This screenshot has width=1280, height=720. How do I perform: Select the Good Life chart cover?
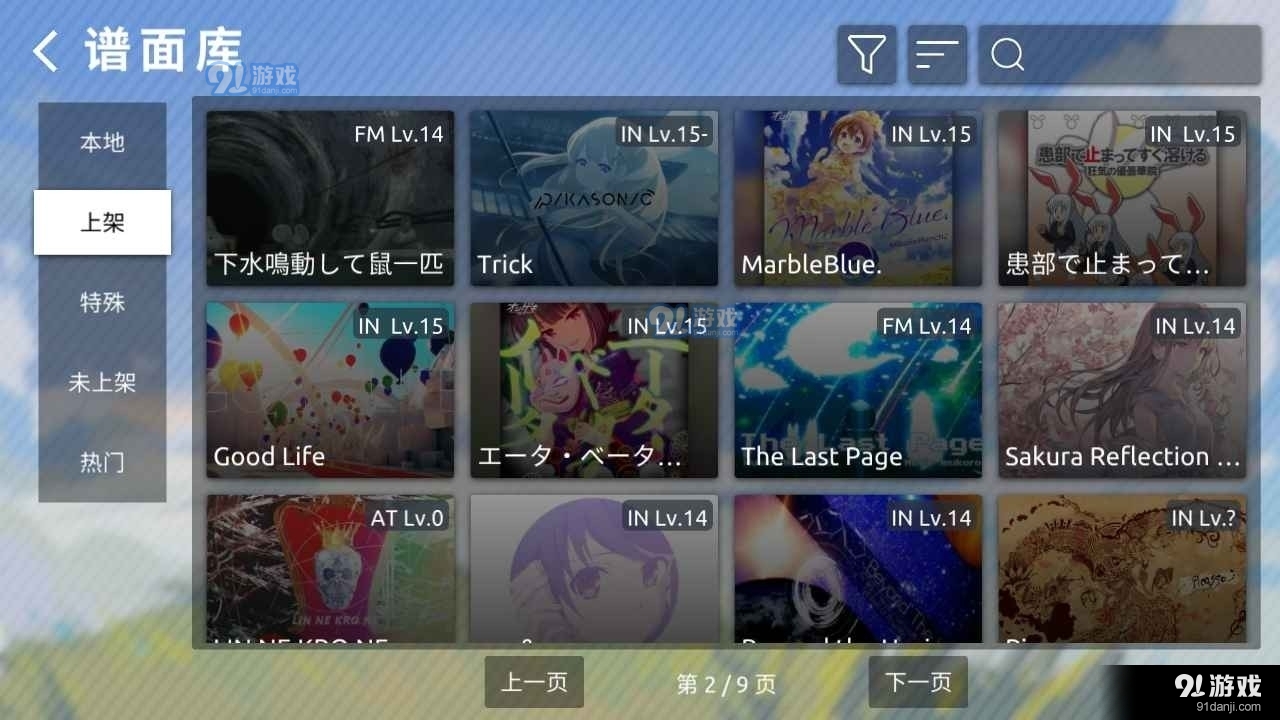(x=329, y=390)
